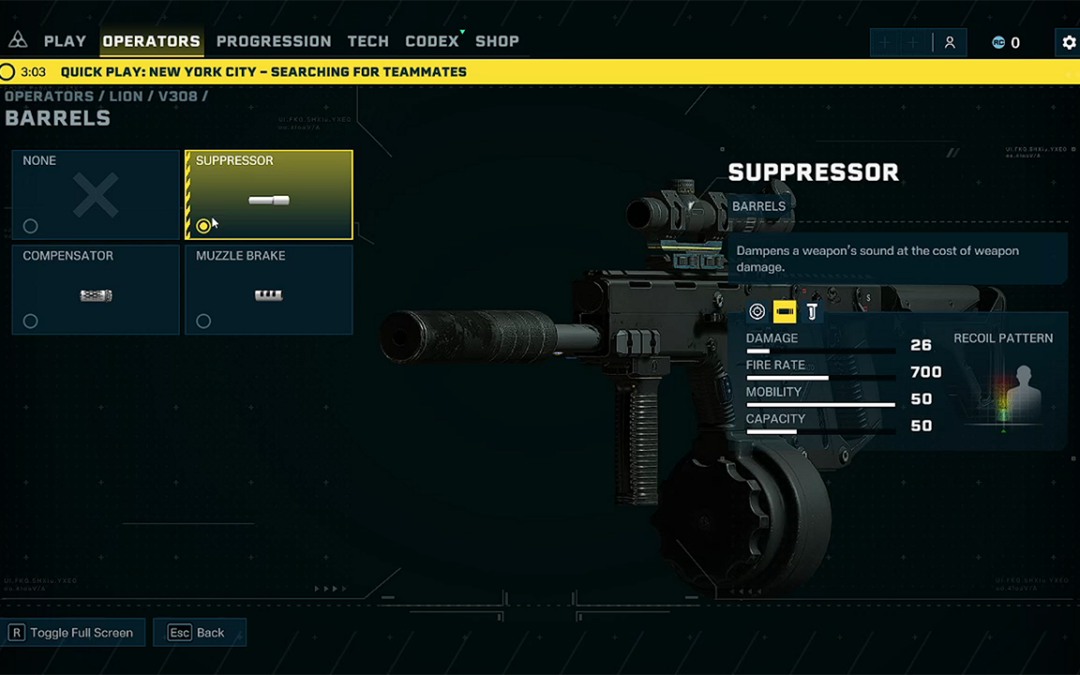Go to the PROGRESSION tab

pos(273,42)
